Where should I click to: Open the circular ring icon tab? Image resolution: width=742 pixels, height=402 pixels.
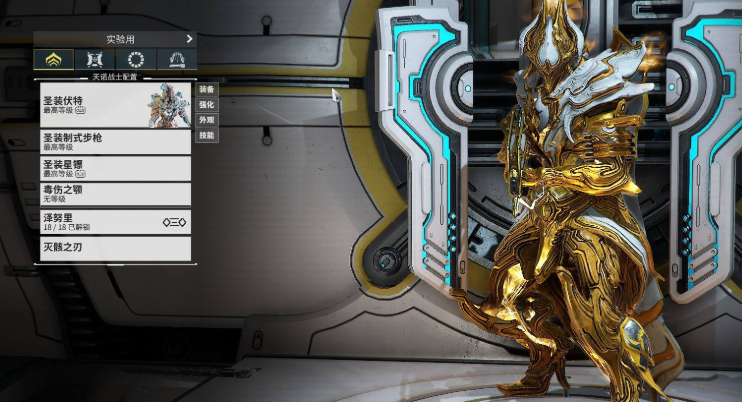[x=136, y=59]
